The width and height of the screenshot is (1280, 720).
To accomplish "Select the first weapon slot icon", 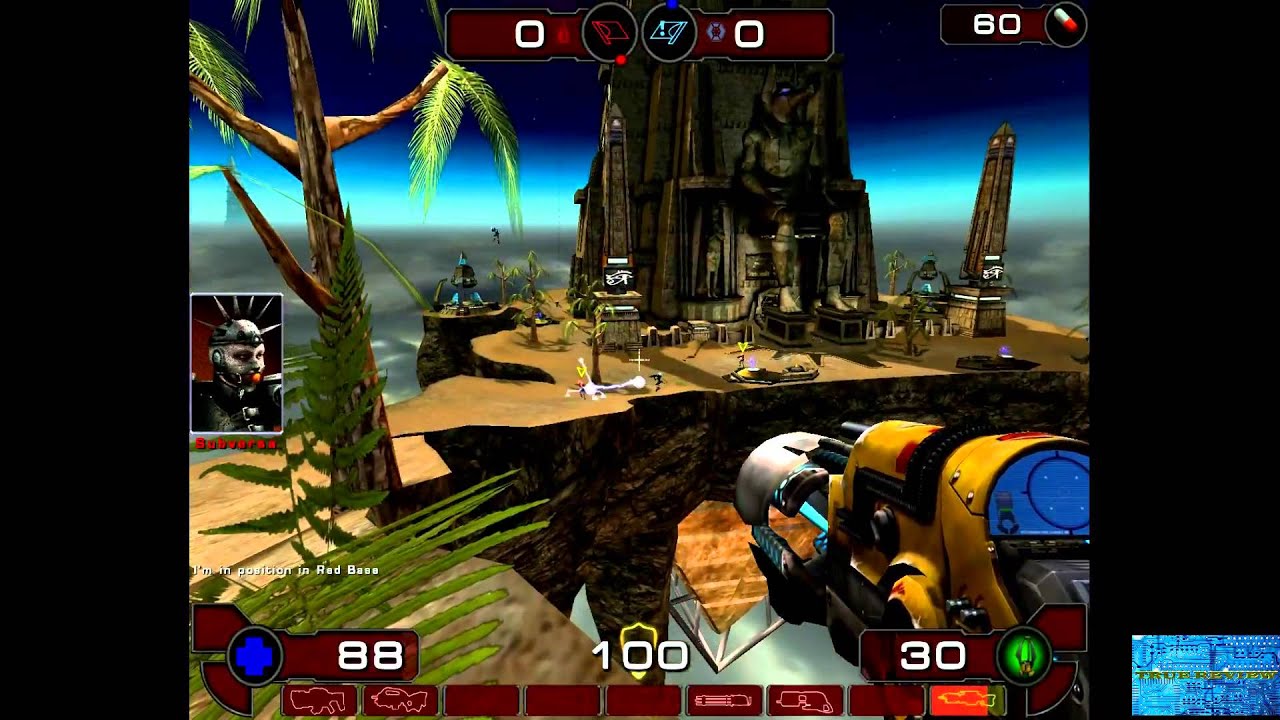I will (x=320, y=701).
